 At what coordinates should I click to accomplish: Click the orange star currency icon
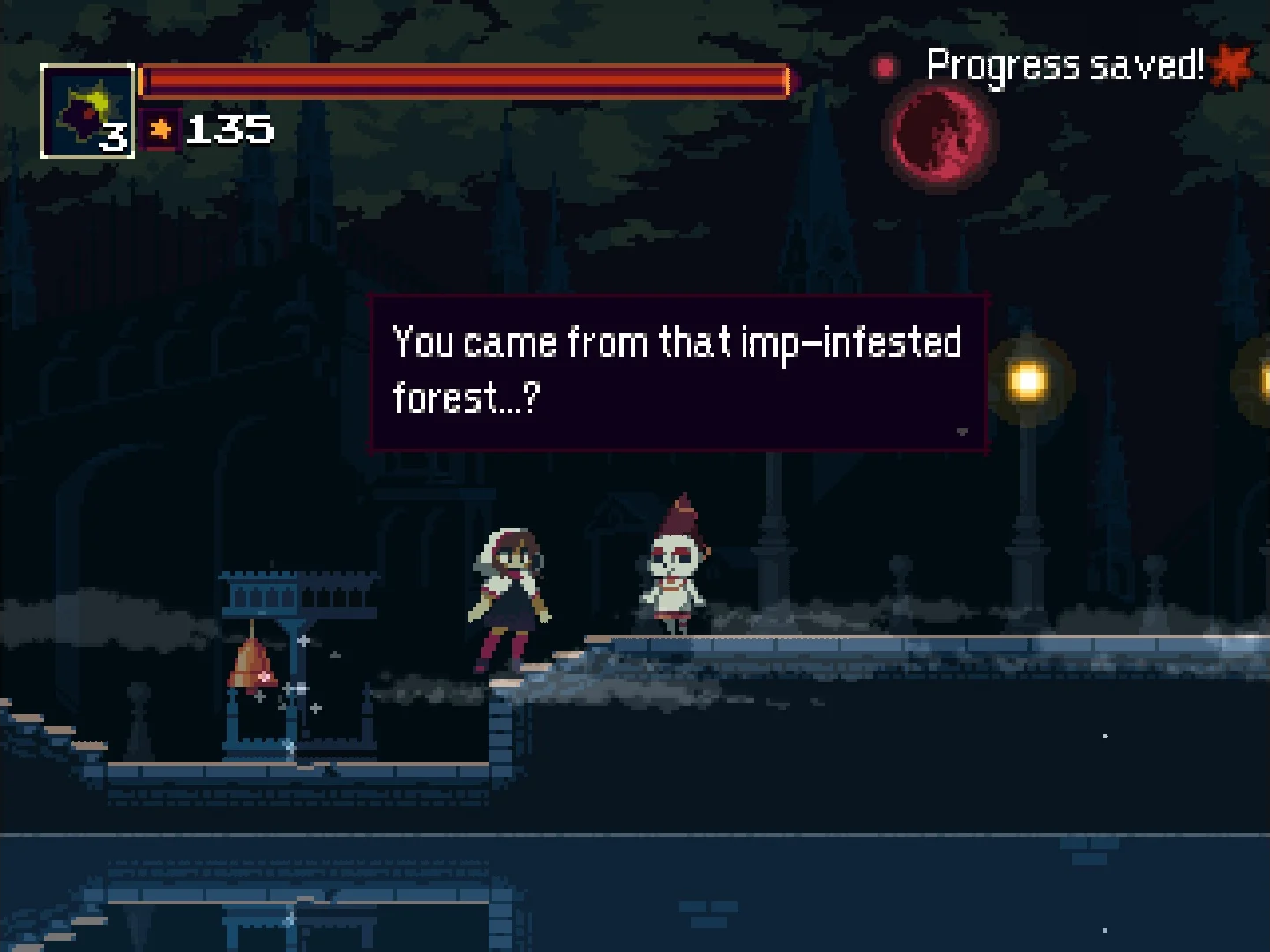(x=159, y=129)
